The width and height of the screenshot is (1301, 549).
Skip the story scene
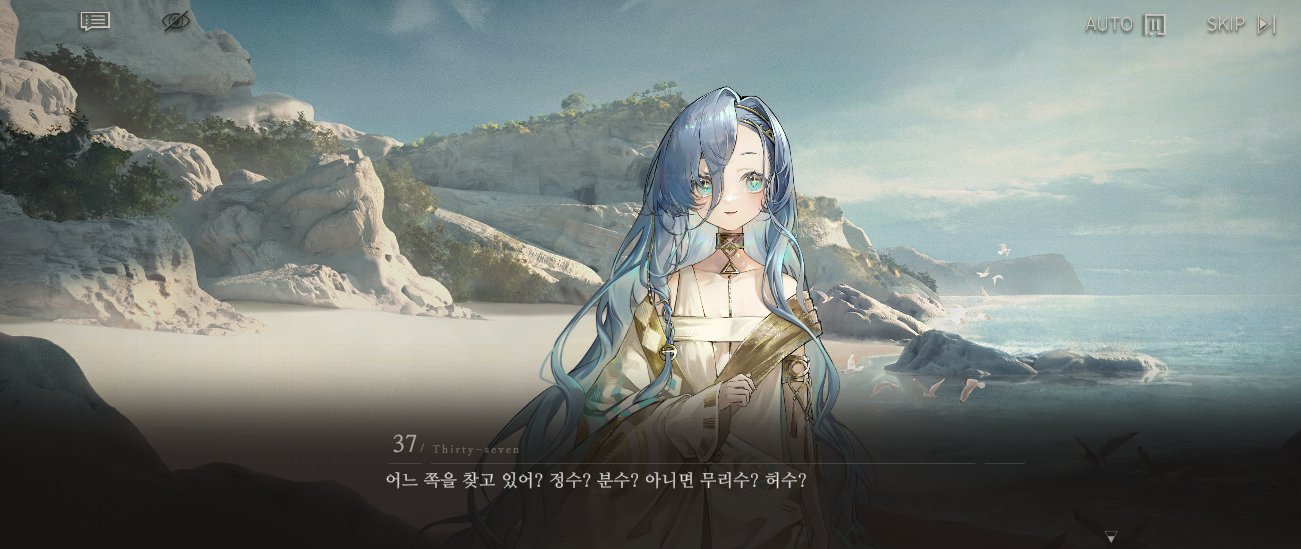click(1241, 25)
